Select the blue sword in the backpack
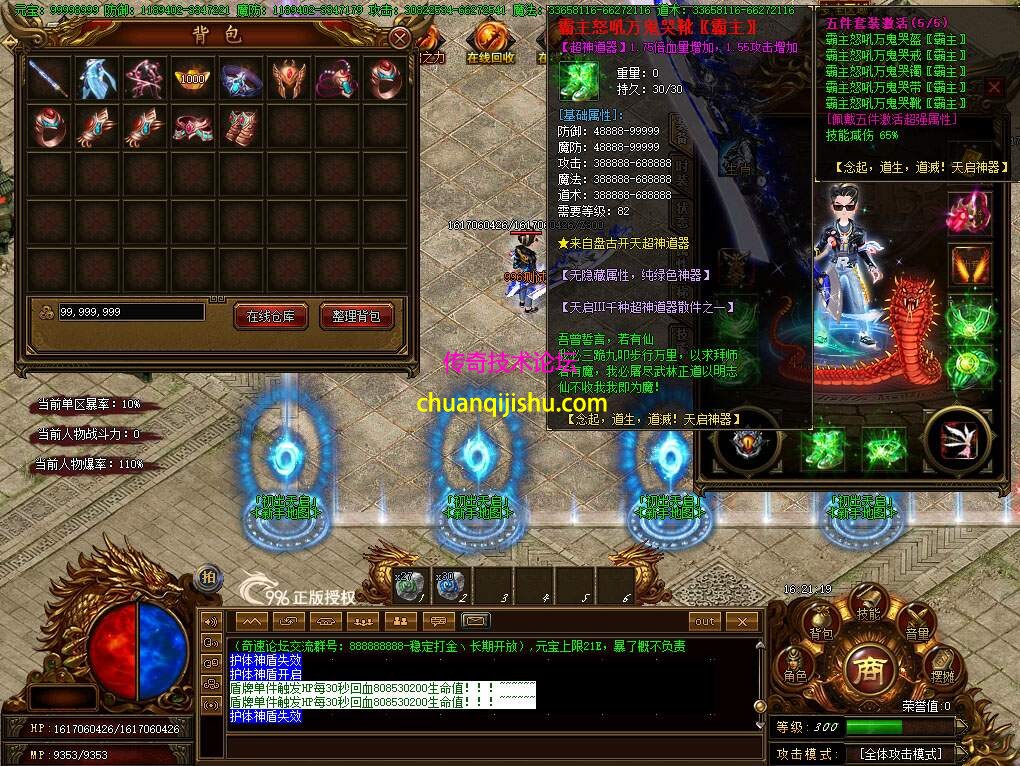1020x766 pixels. 48,78
